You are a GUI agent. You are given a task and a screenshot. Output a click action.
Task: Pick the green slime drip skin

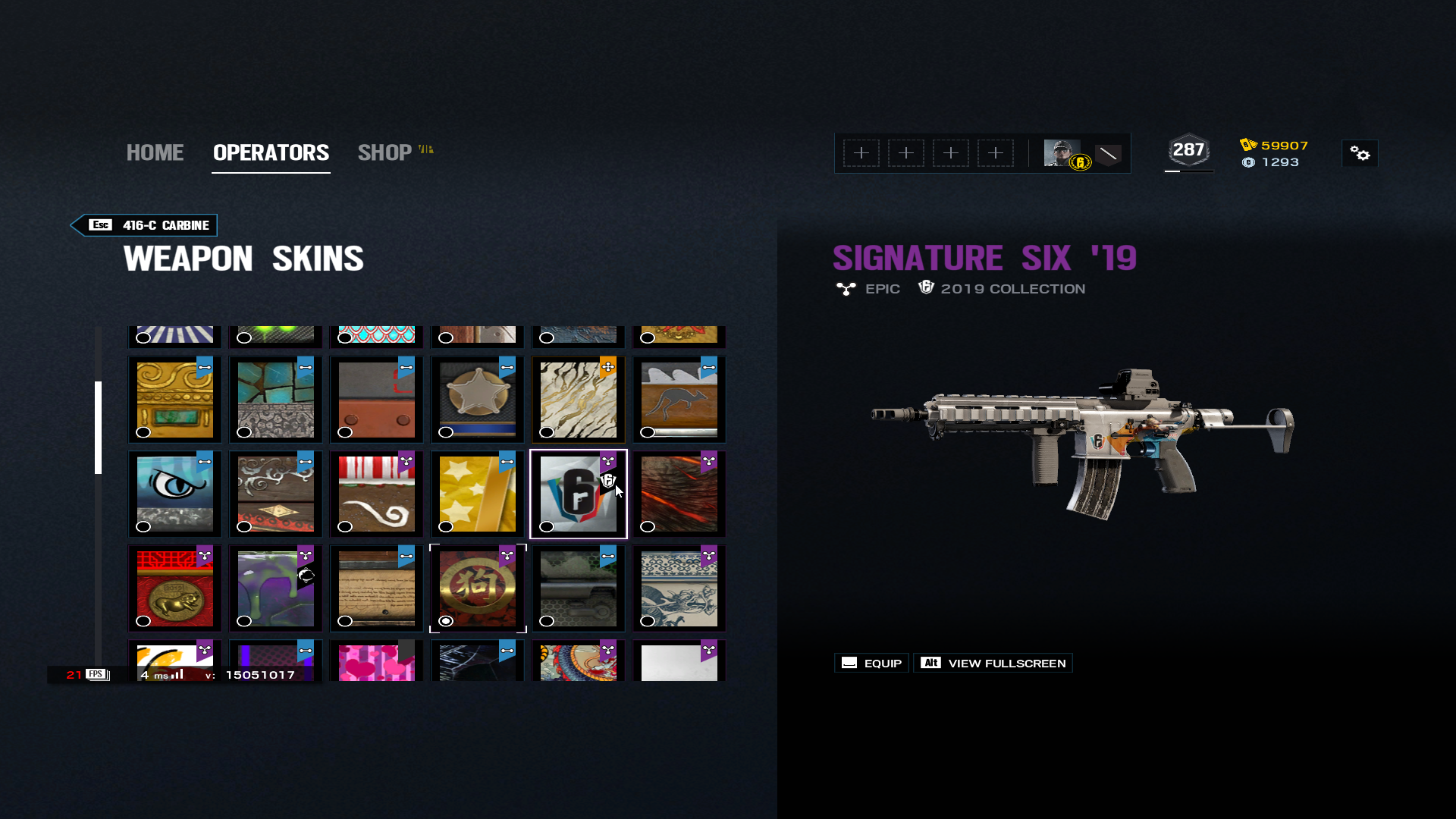click(x=275, y=588)
